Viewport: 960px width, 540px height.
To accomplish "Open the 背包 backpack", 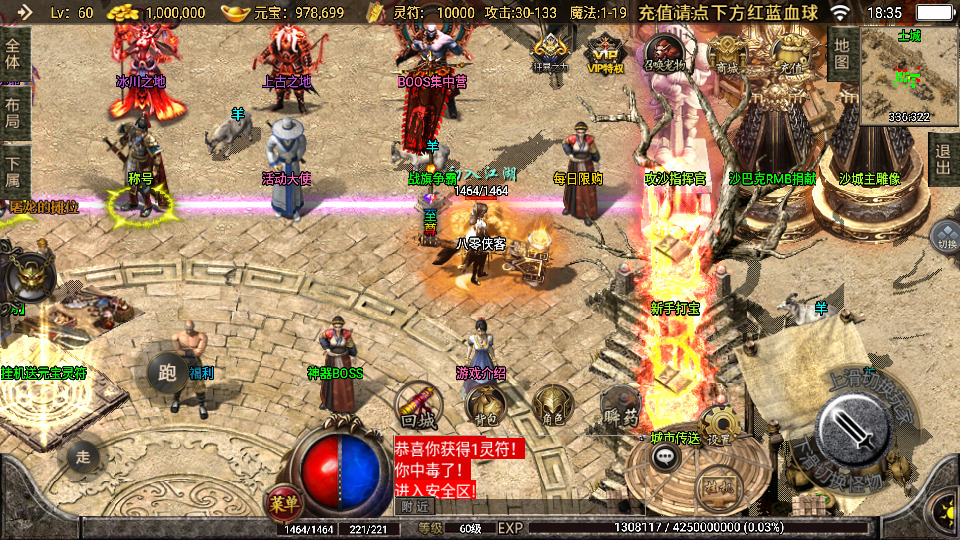I will [484, 405].
